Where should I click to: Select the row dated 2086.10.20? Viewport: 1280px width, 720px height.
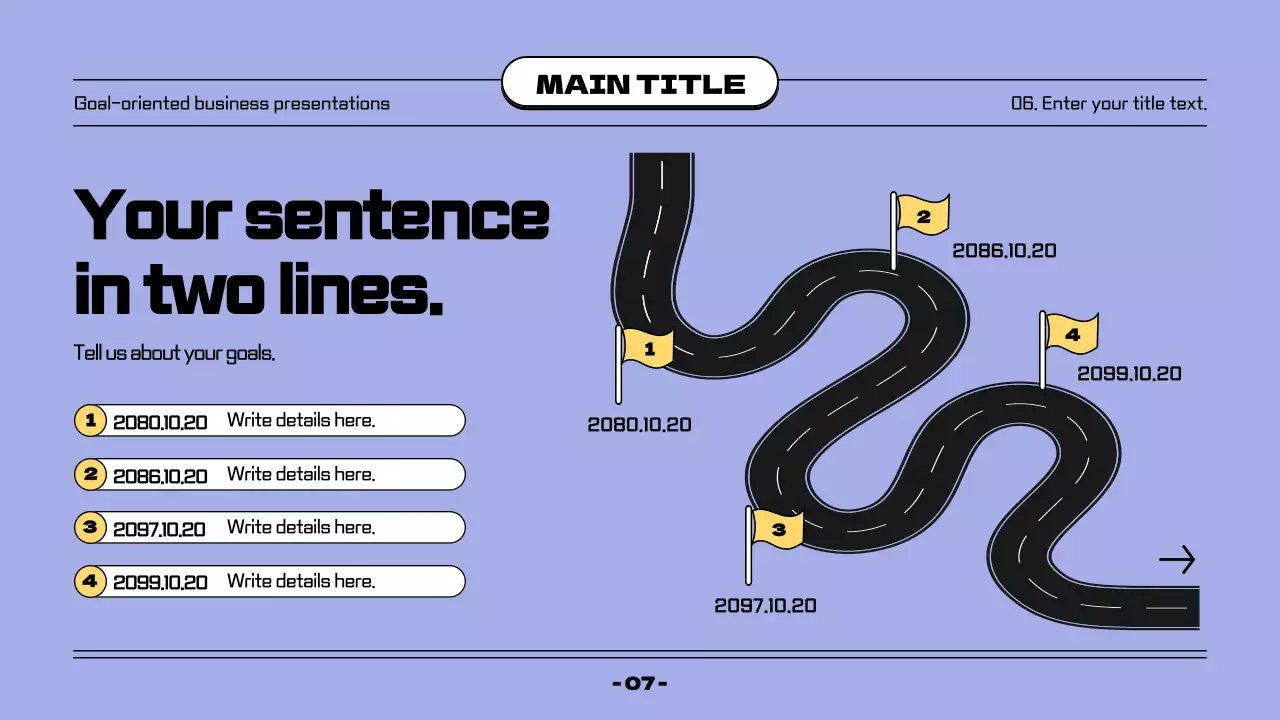(270, 474)
